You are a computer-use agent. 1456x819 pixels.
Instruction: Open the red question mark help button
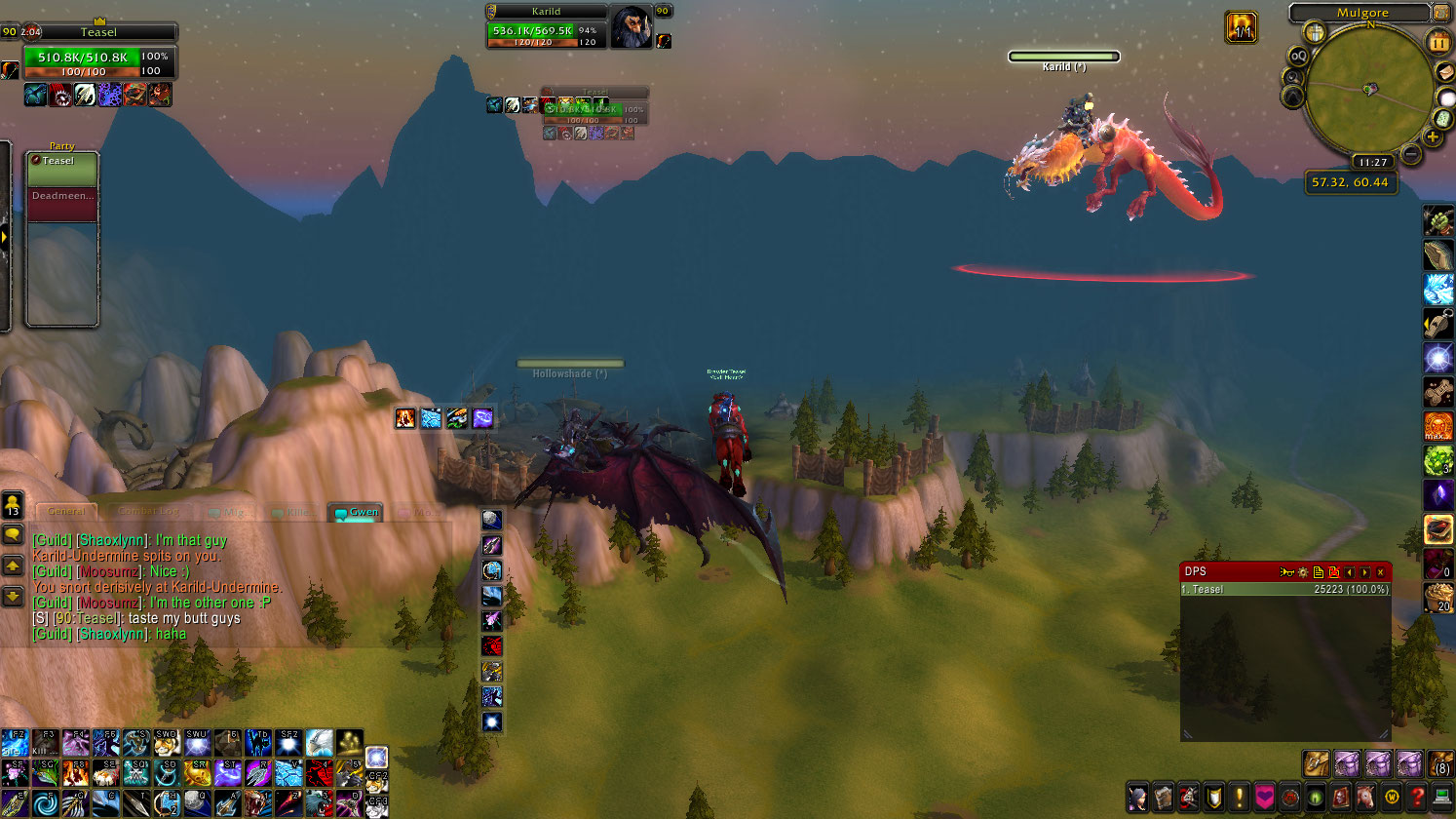click(1418, 797)
